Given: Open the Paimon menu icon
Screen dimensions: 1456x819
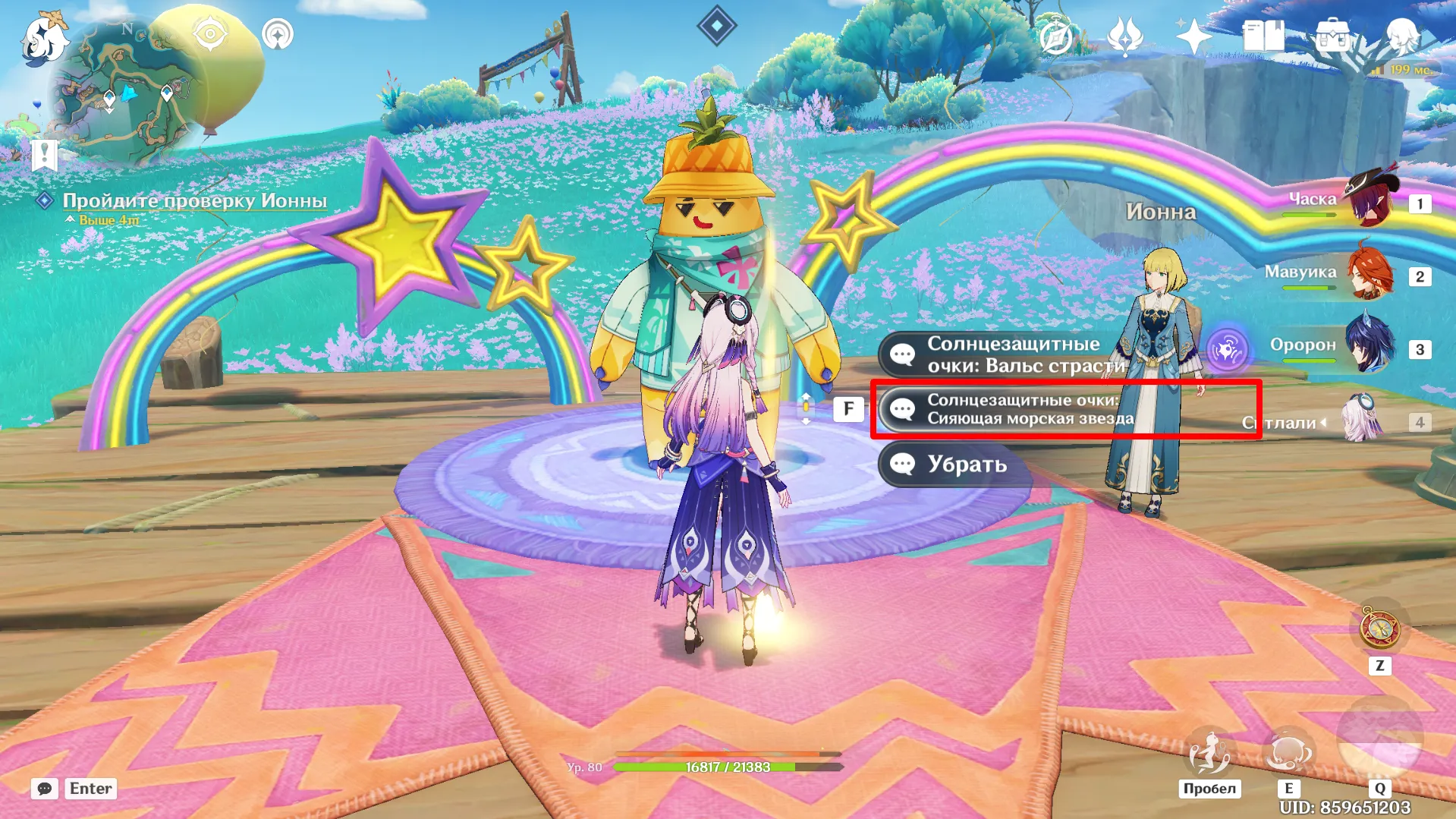Looking at the screenshot, I should pos(43,38).
